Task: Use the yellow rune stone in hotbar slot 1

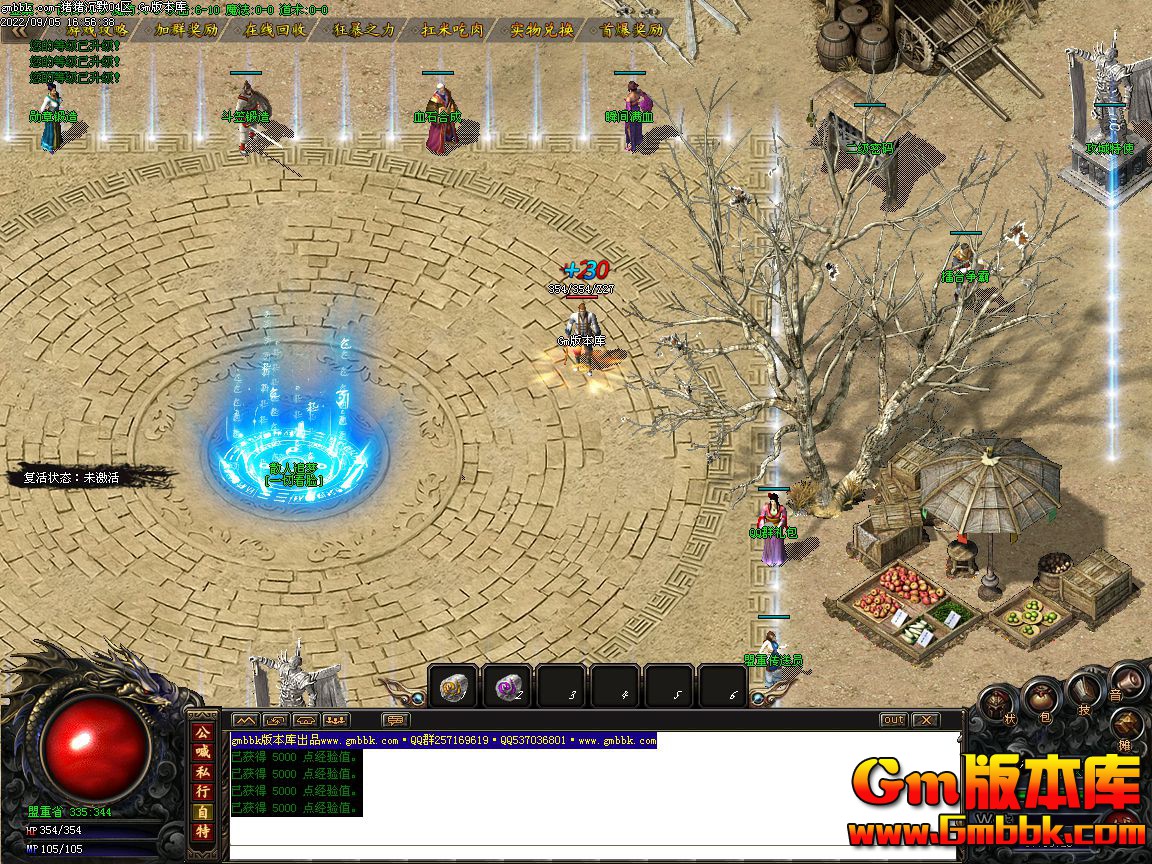Action: point(453,687)
